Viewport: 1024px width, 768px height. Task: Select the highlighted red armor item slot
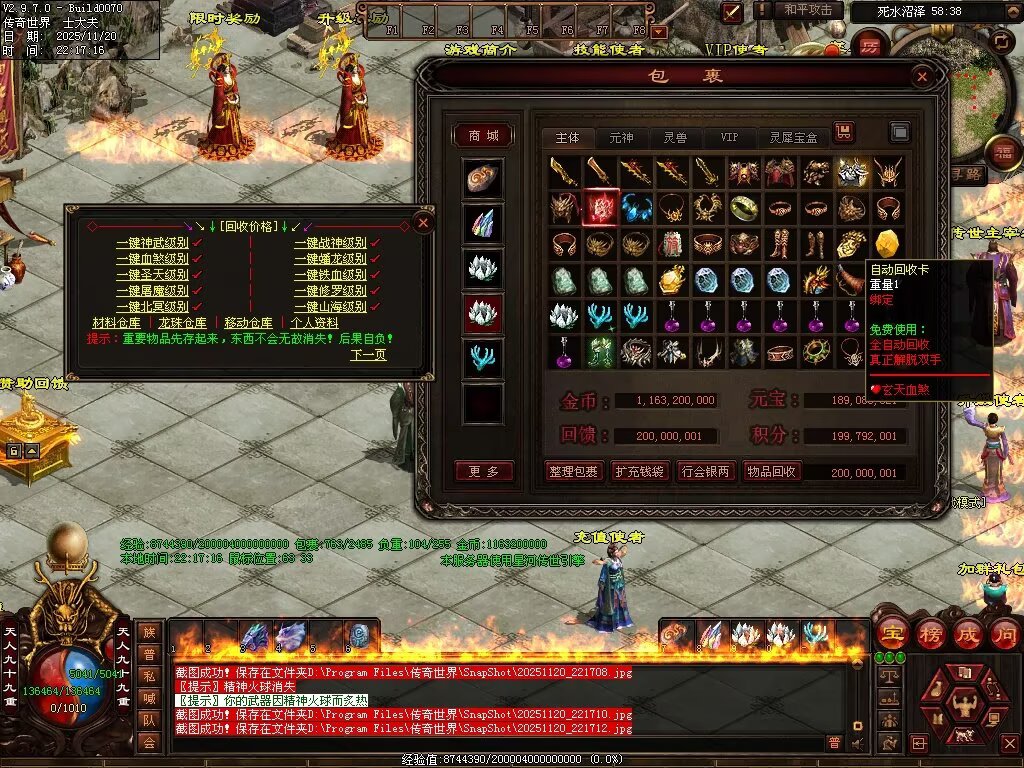pyautogui.click(x=600, y=208)
